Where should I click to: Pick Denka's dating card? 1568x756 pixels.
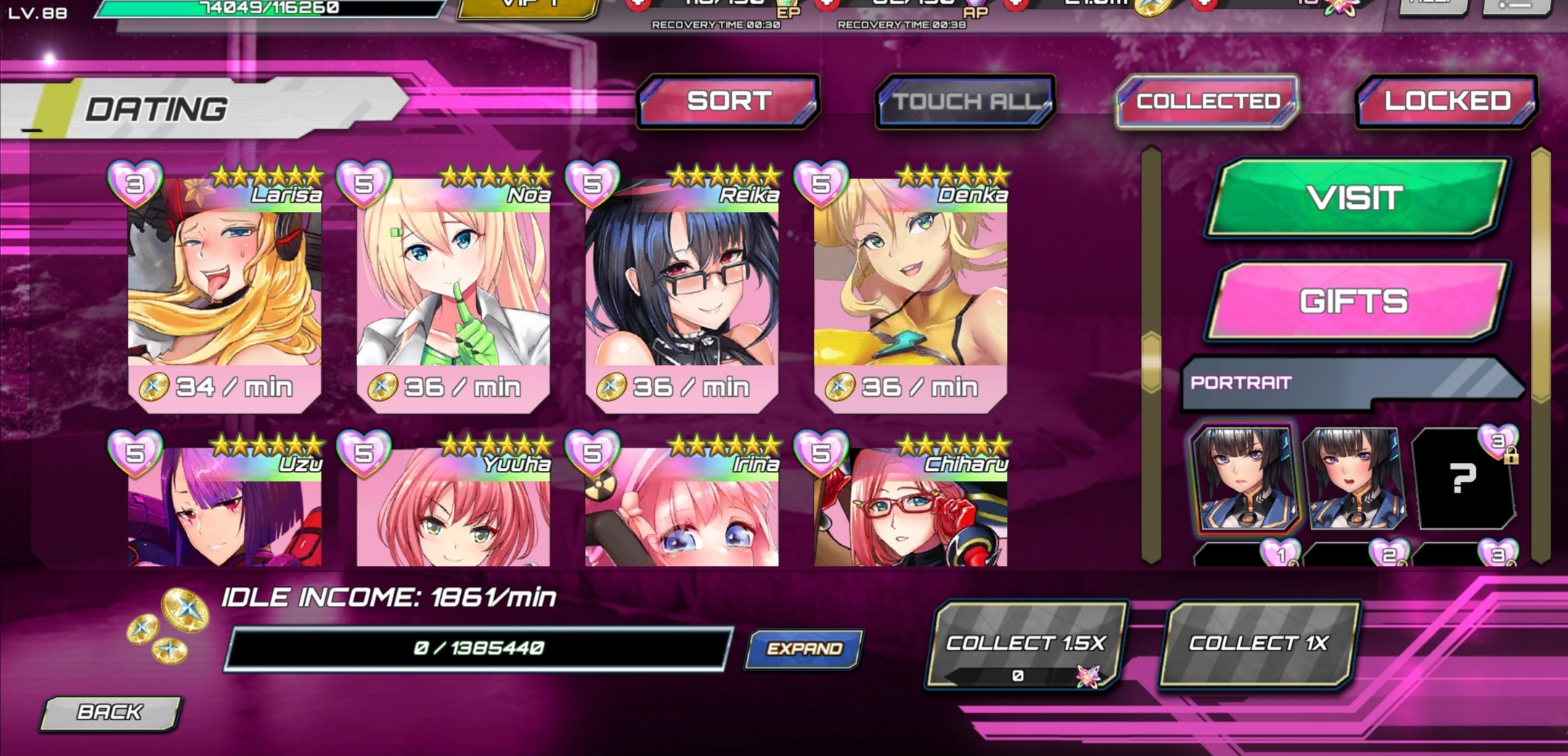(x=910, y=290)
